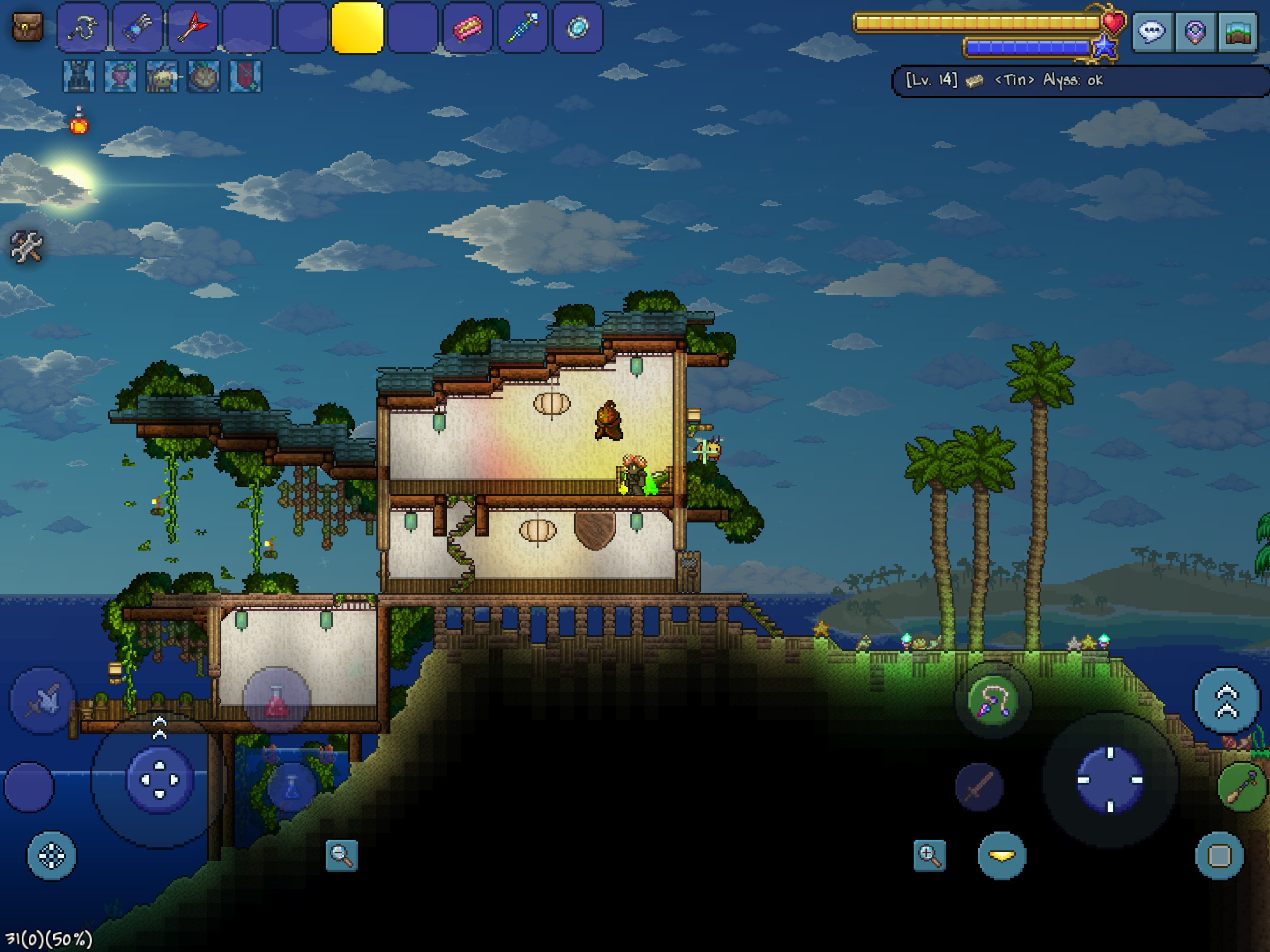1270x952 pixels.
Task: Open the map via the pylon icon
Action: (1195, 32)
